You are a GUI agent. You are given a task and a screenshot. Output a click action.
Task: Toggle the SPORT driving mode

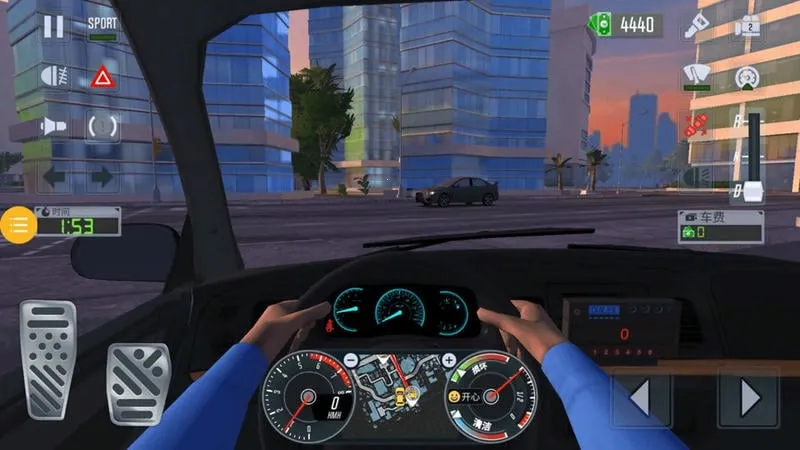(102, 27)
